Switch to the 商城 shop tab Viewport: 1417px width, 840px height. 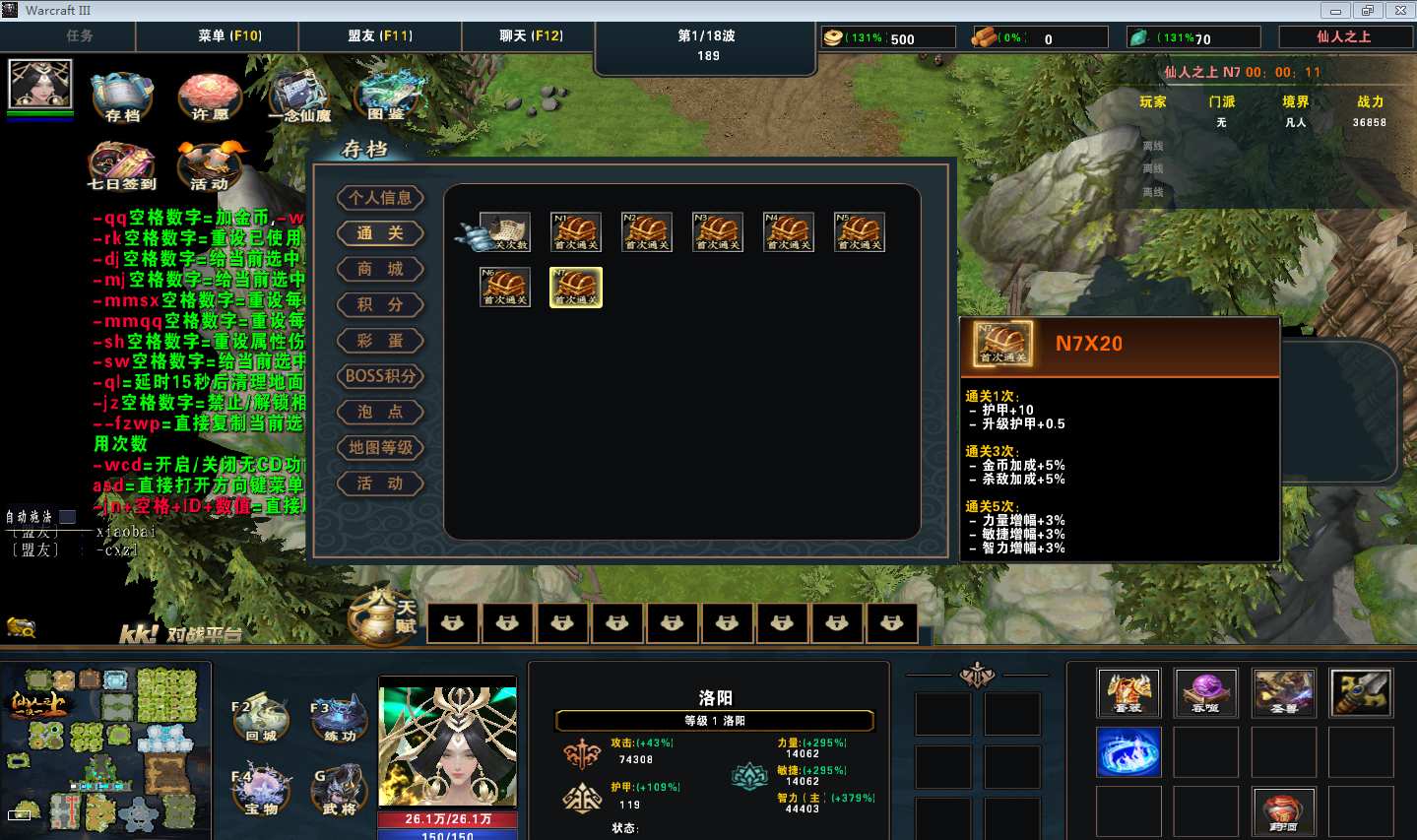point(380,269)
